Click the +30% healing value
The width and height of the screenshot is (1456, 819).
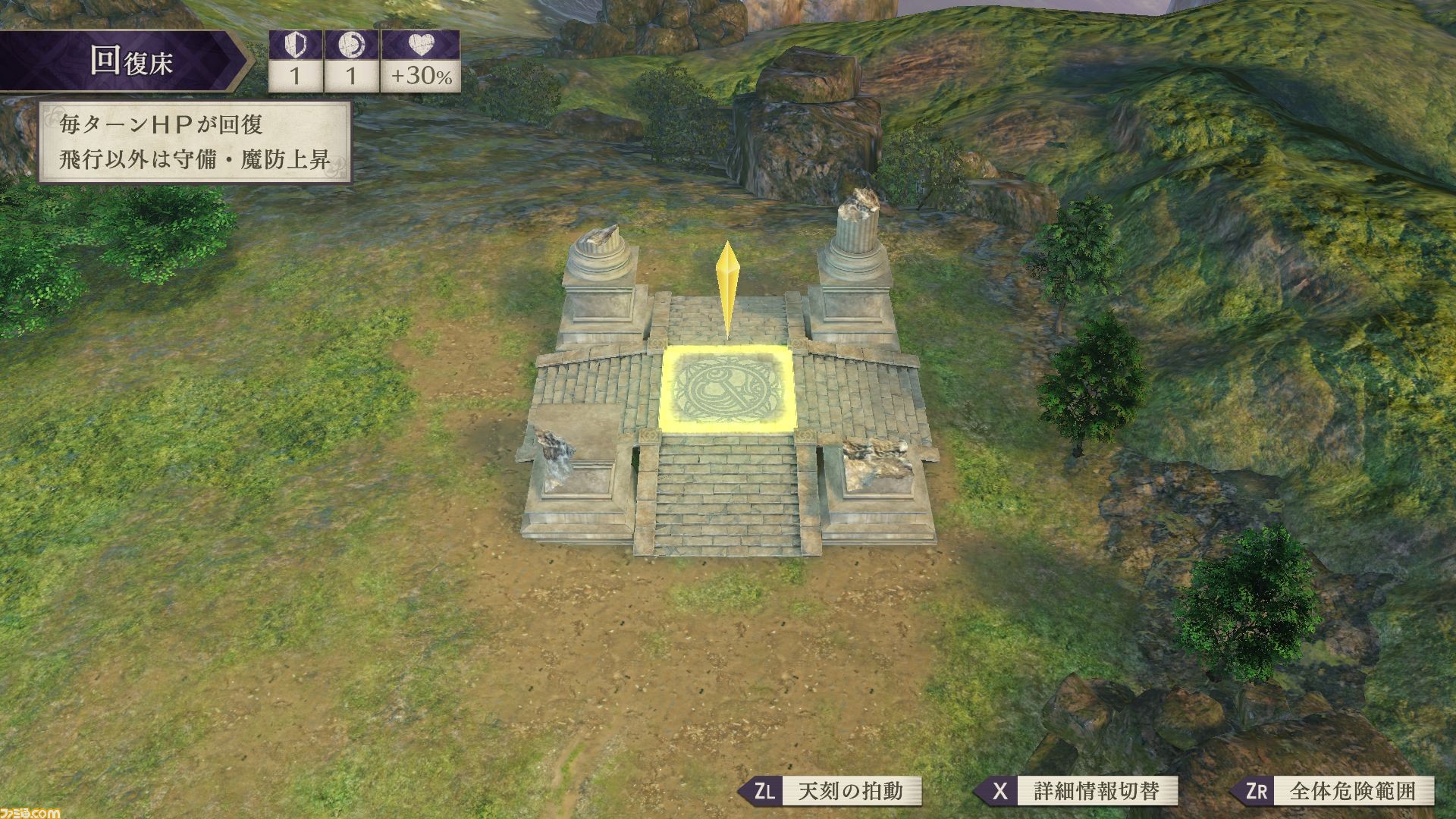[x=422, y=74]
